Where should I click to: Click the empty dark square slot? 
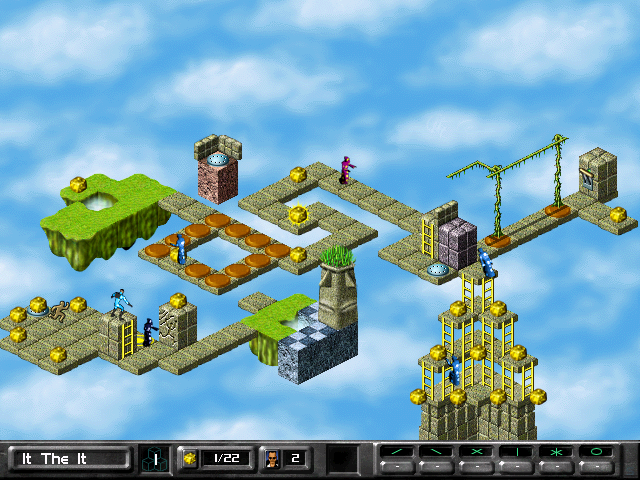(342, 459)
